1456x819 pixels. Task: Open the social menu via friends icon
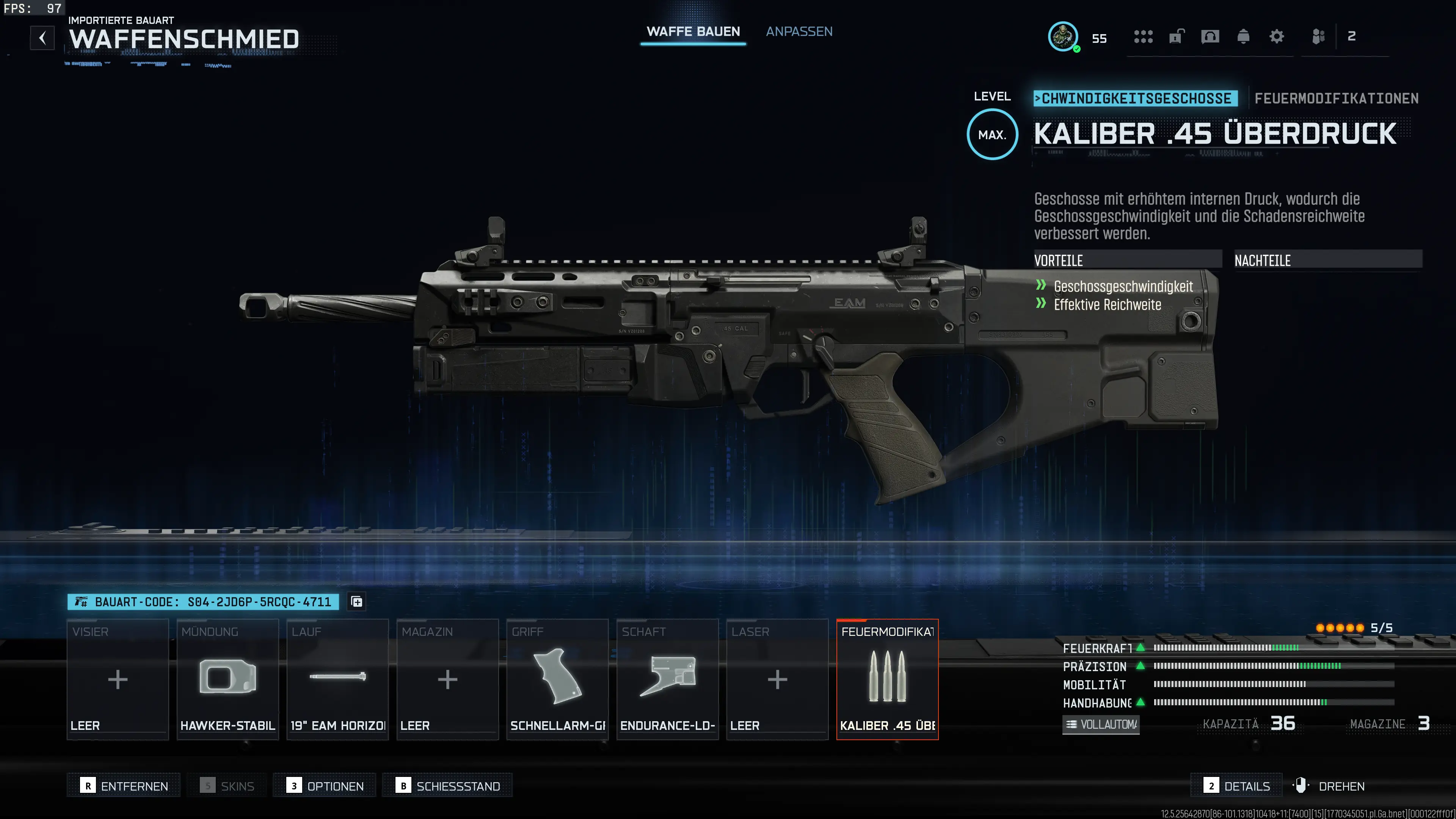pyautogui.click(x=1319, y=37)
